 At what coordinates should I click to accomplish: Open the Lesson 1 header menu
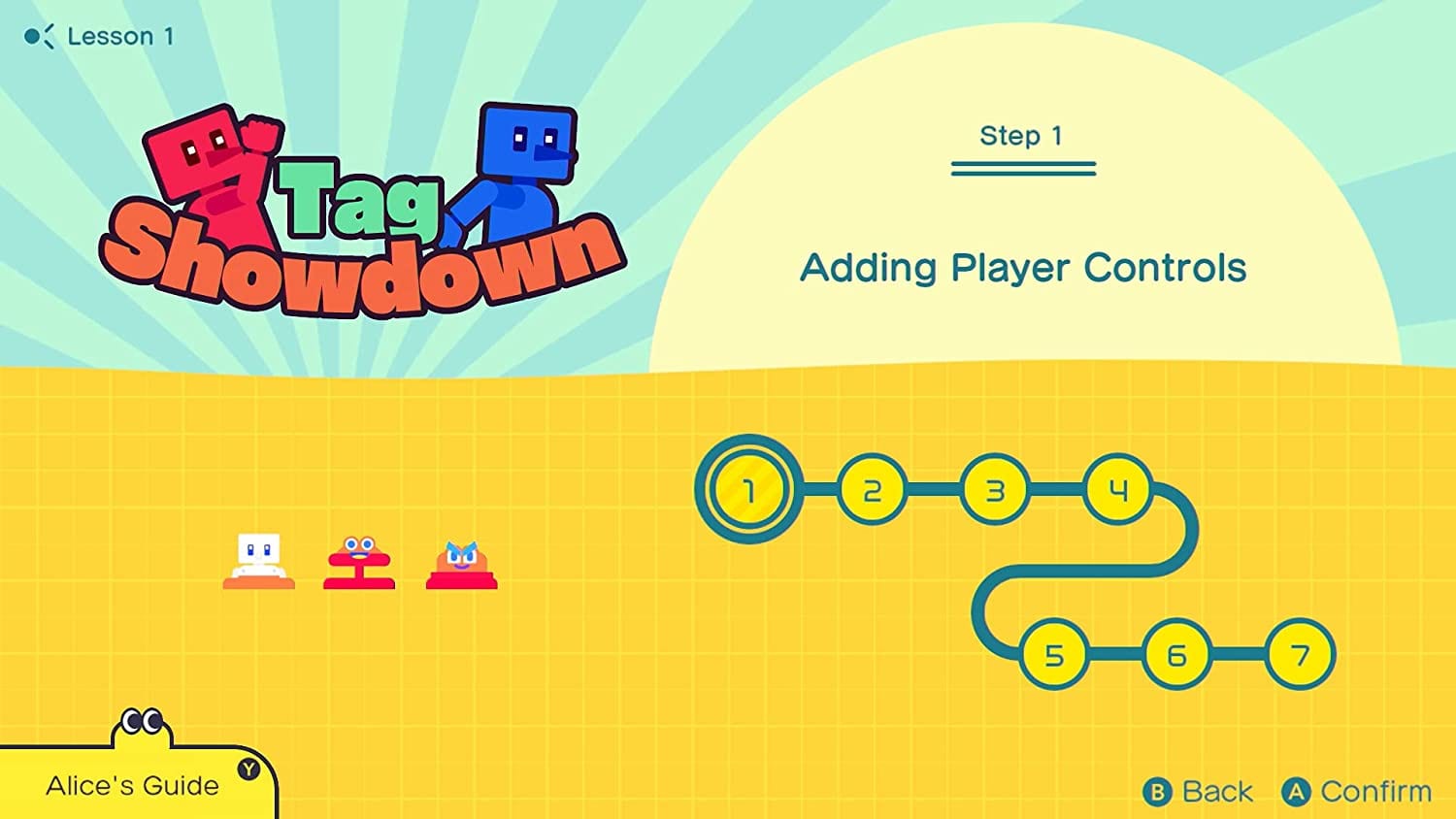pyautogui.click(x=120, y=36)
